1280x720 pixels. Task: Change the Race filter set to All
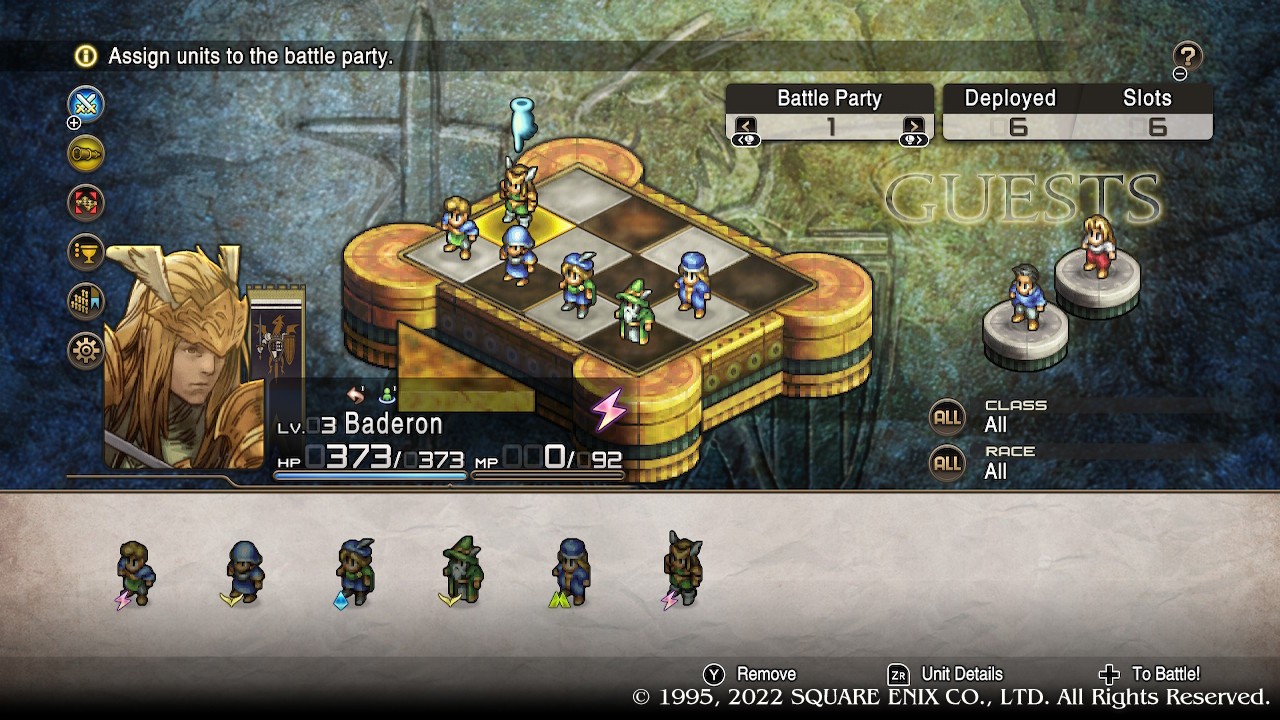click(947, 463)
